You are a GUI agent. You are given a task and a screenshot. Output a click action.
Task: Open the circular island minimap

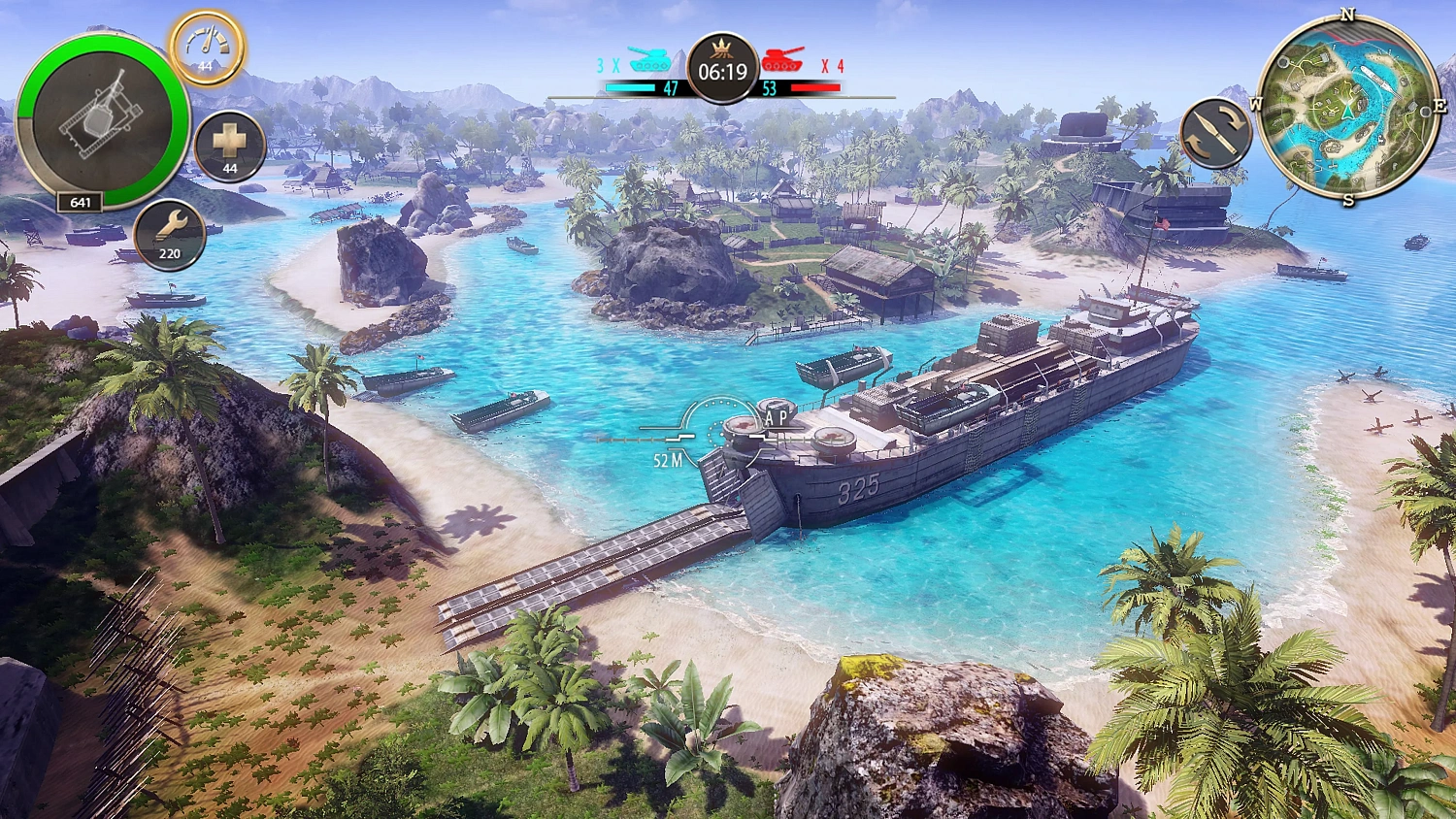[1347, 109]
